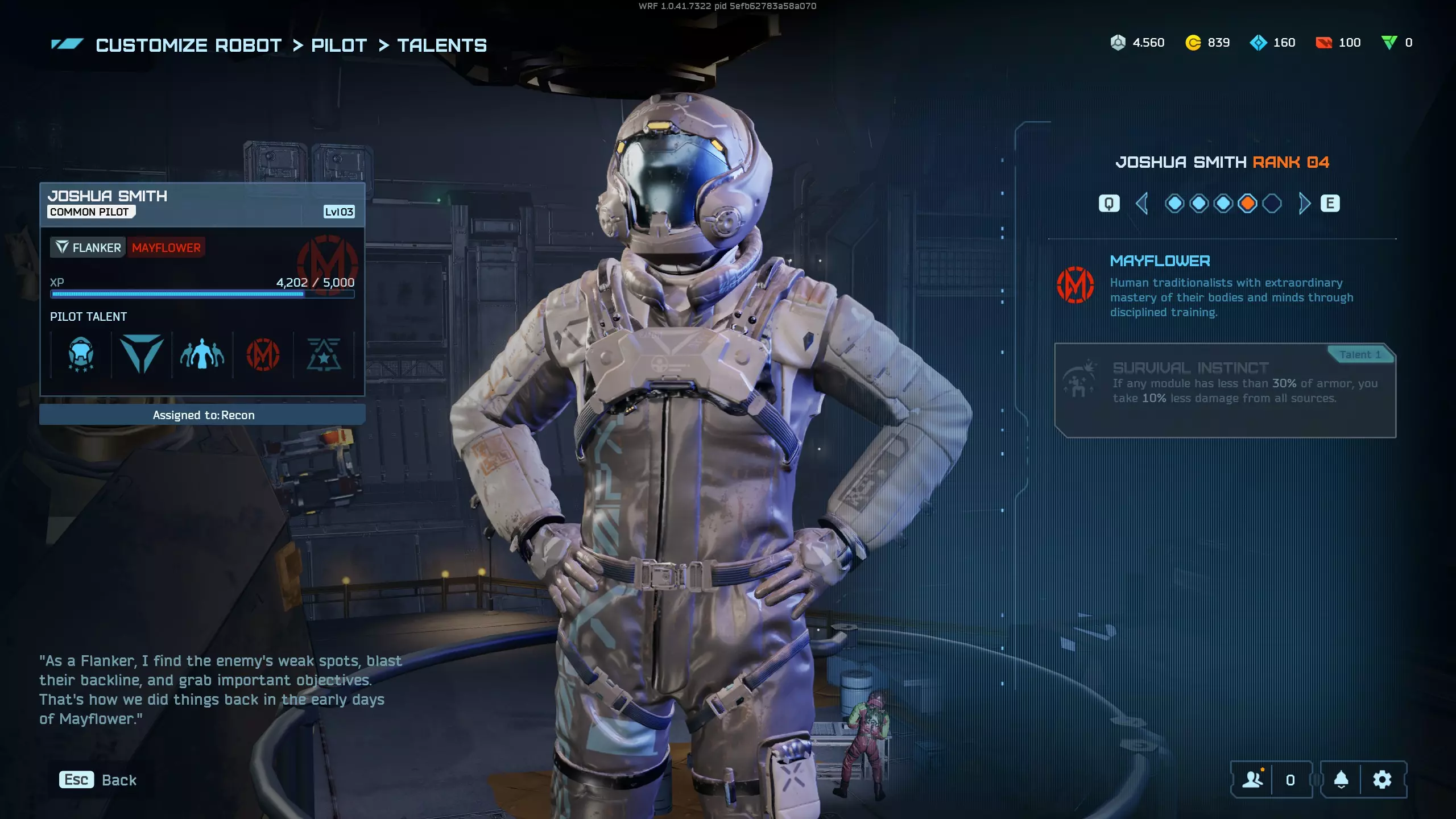Open the Joshua Smith common pilot card

202,204
